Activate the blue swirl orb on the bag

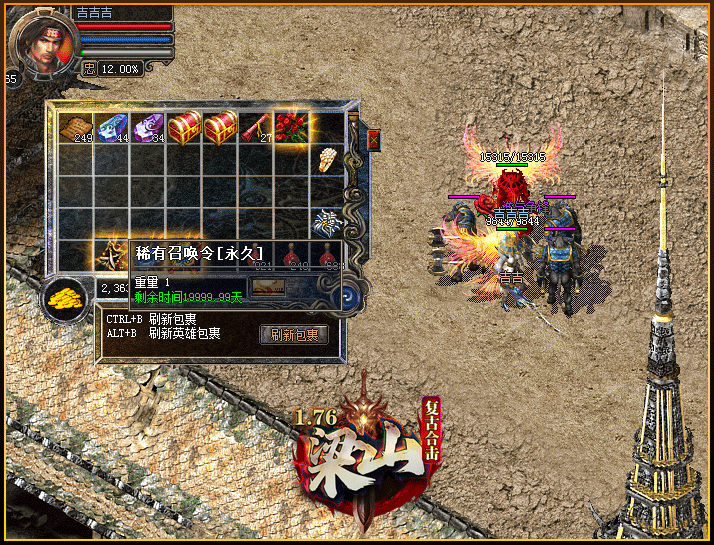tap(346, 296)
